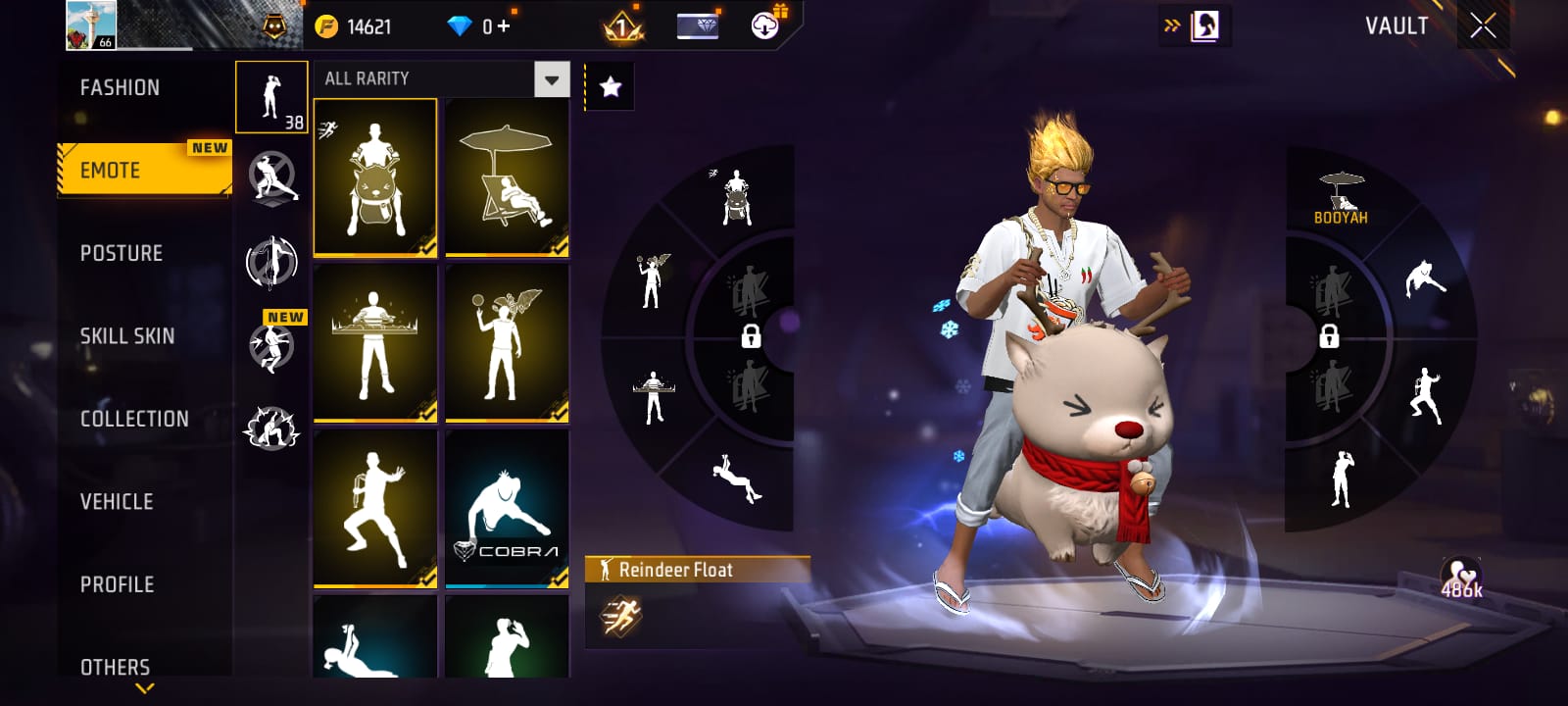The image size is (1568, 706).
Task: Switch to the Posture tab
Action: (x=122, y=253)
